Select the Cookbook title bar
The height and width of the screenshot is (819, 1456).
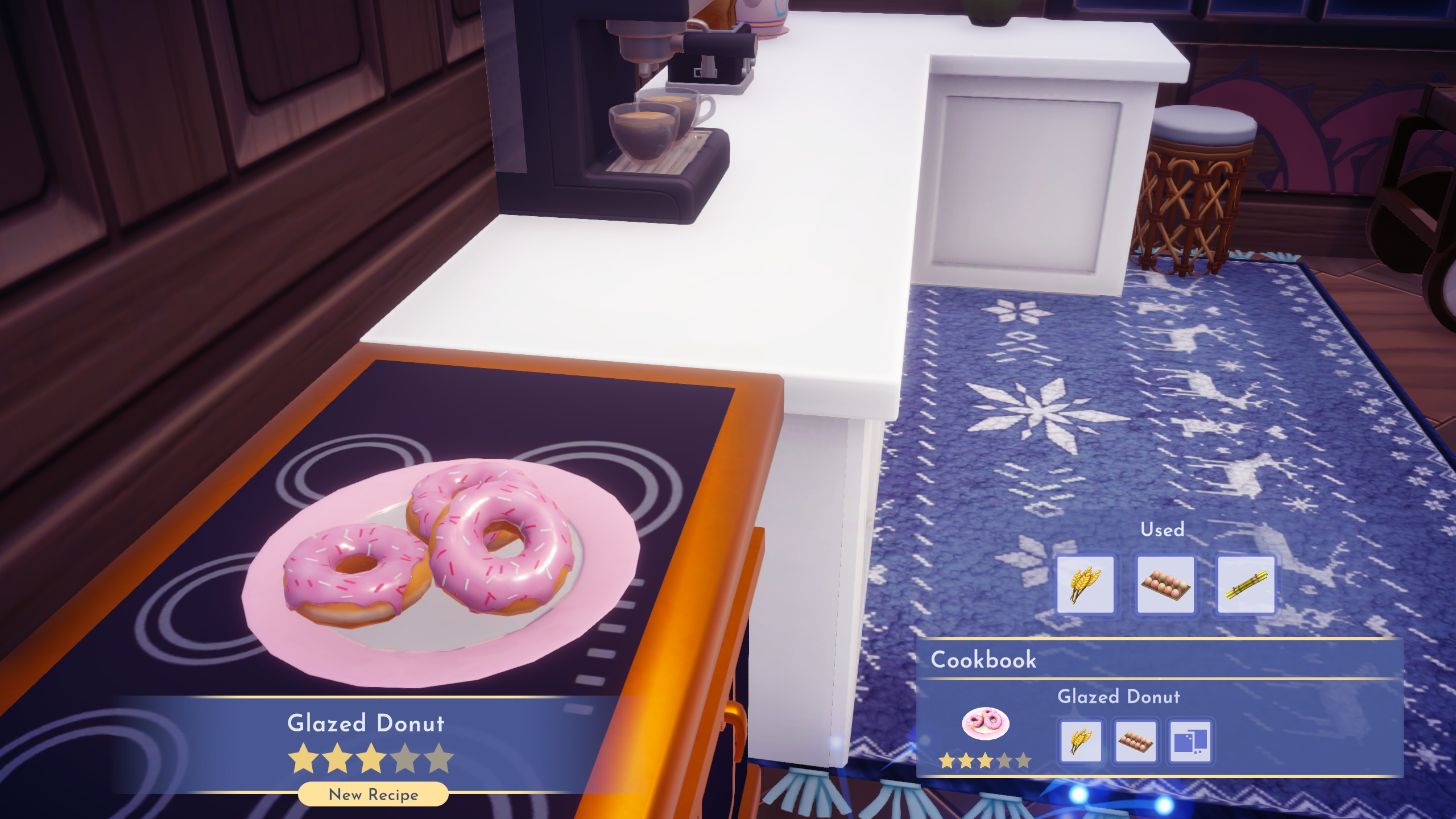coord(984,660)
